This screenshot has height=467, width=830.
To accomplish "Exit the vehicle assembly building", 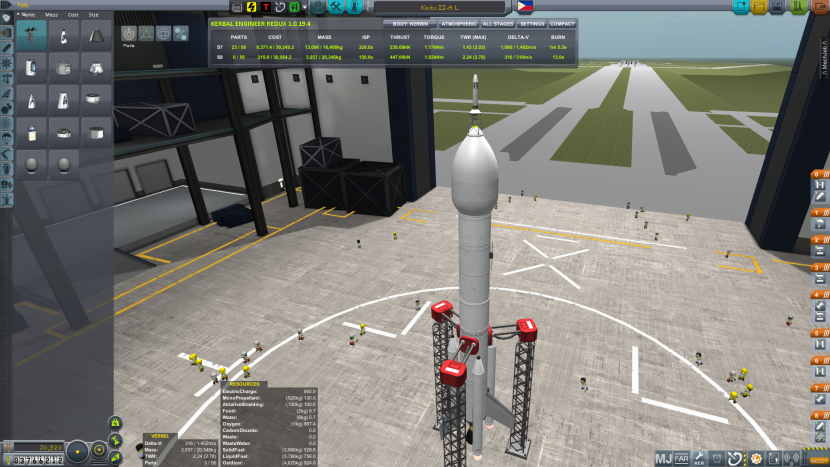I will pos(817,6).
